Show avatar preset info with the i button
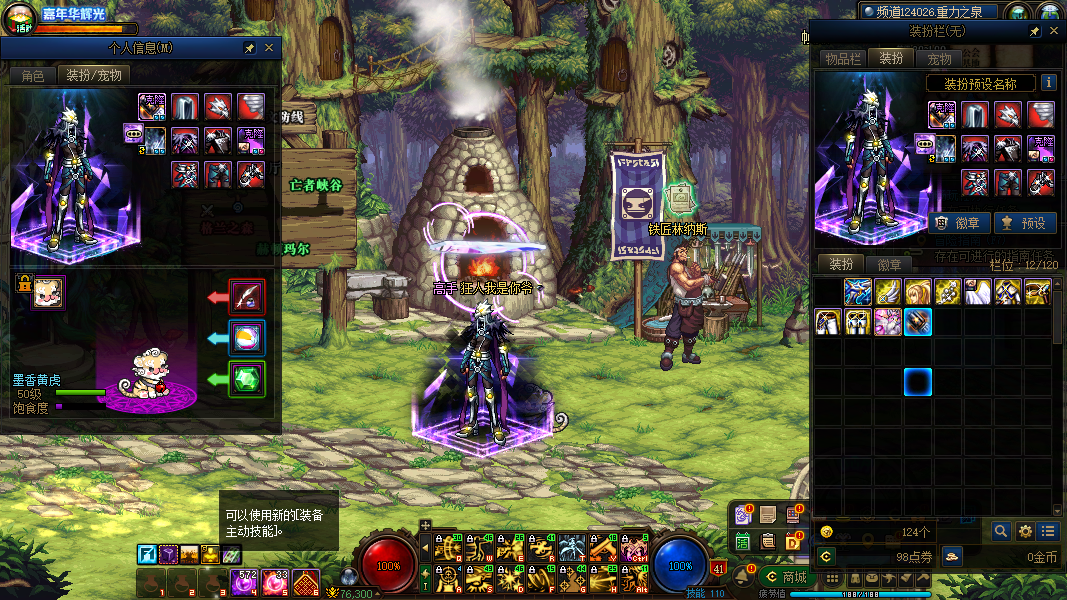This screenshot has width=1067, height=600. [1048, 83]
